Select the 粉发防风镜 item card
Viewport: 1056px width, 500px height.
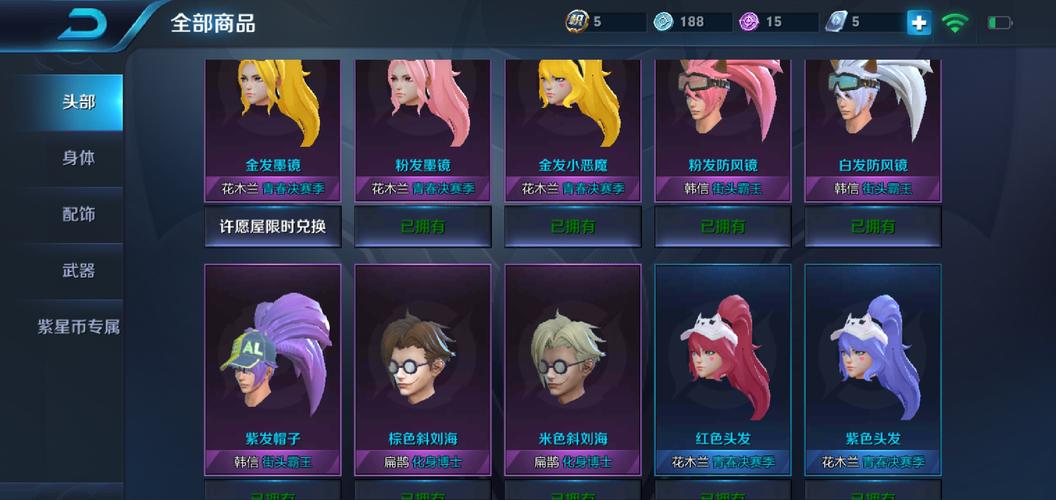pos(723,125)
